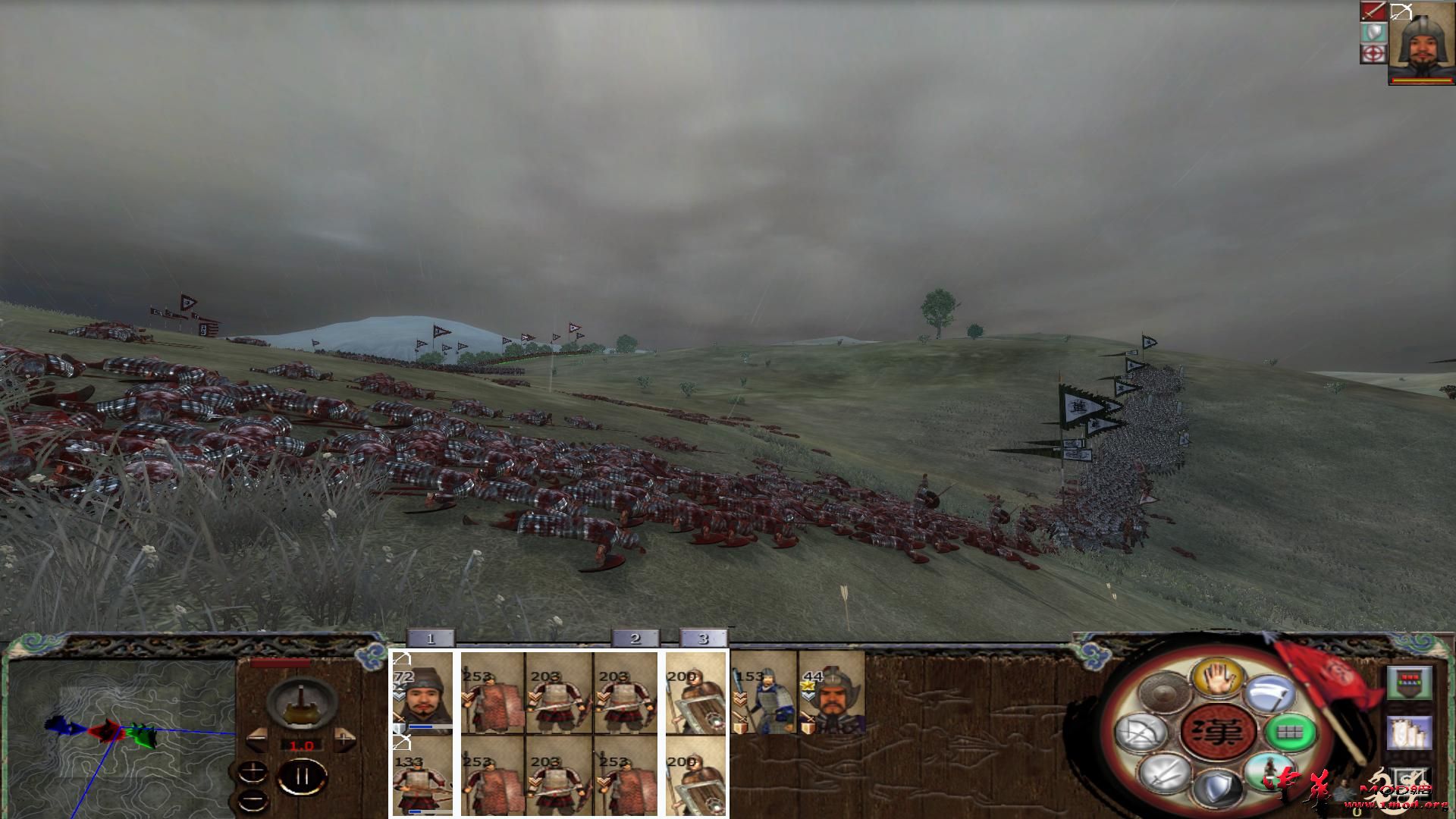The width and height of the screenshot is (1456, 819).
Task: Switch to unit group 1 tab
Action: pos(431,639)
